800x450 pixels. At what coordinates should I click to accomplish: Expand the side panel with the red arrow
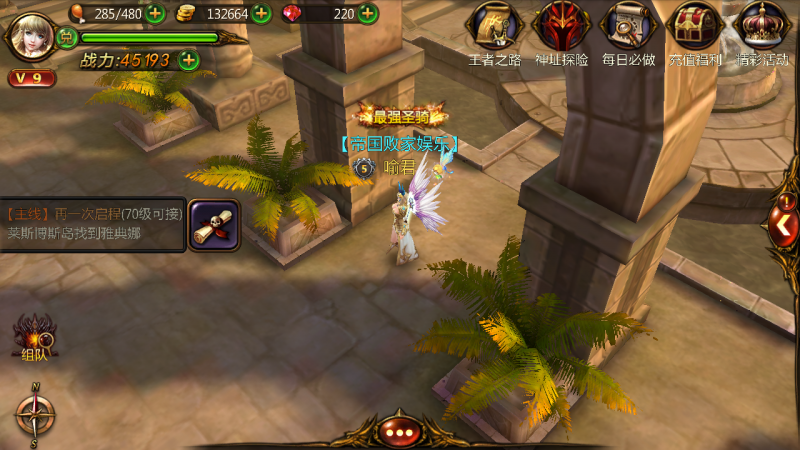pyautogui.click(x=783, y=224)
